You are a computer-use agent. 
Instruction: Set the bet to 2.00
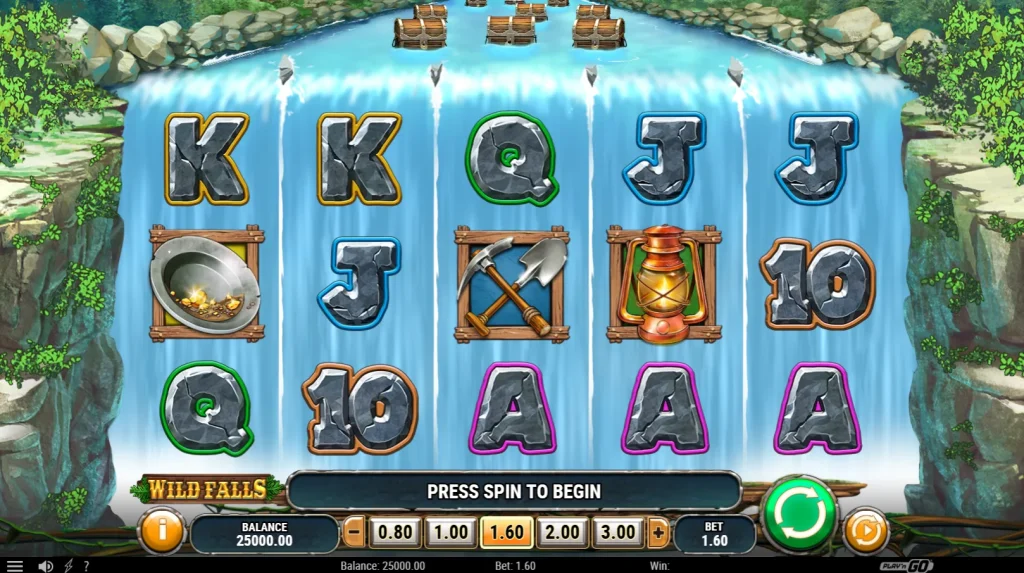(562, 532)
